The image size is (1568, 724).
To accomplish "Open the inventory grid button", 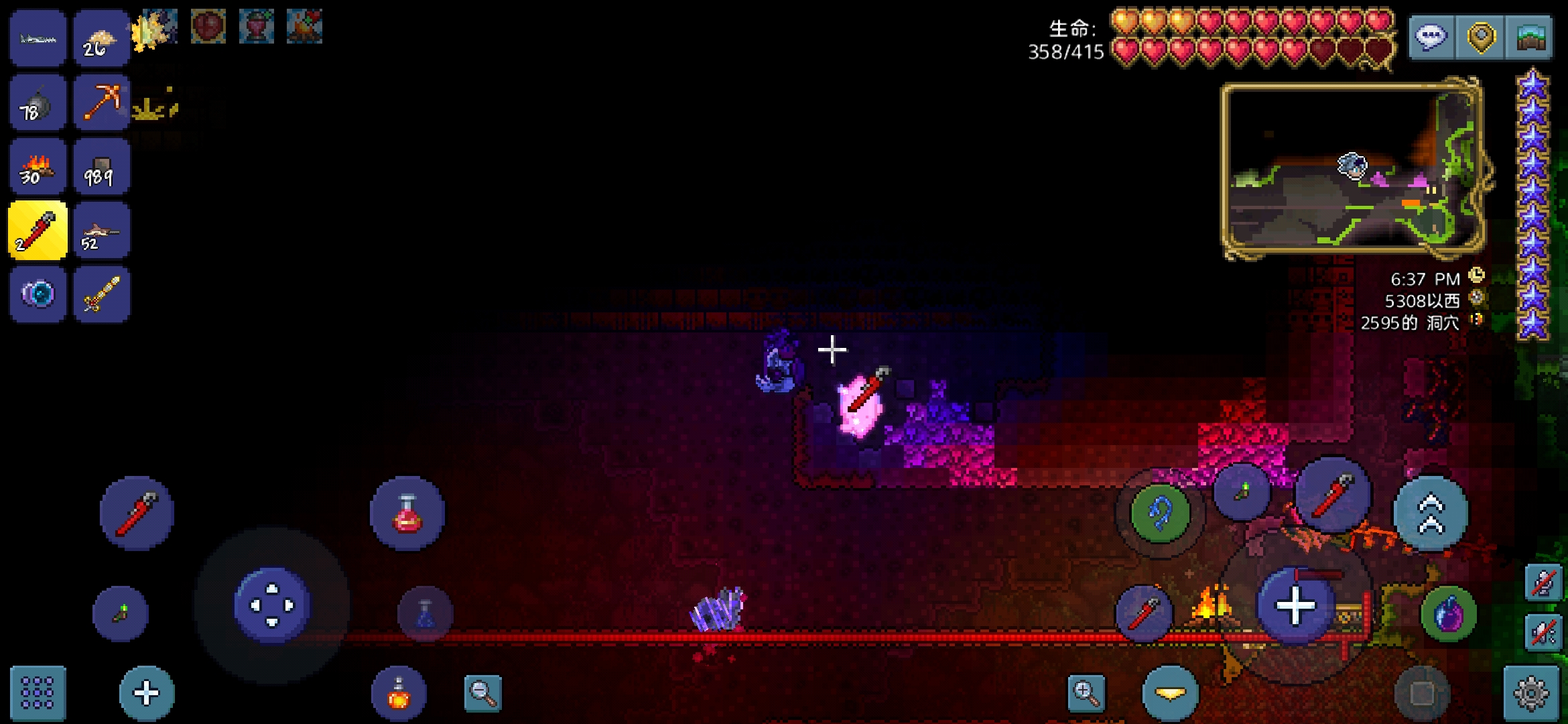I will point(38,693).
